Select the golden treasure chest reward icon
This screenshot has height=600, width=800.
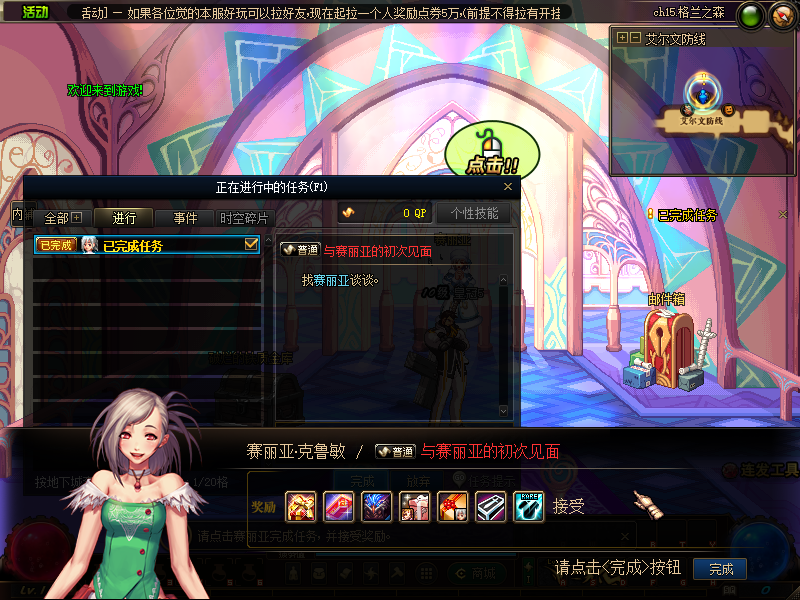[x=300, y=507]
